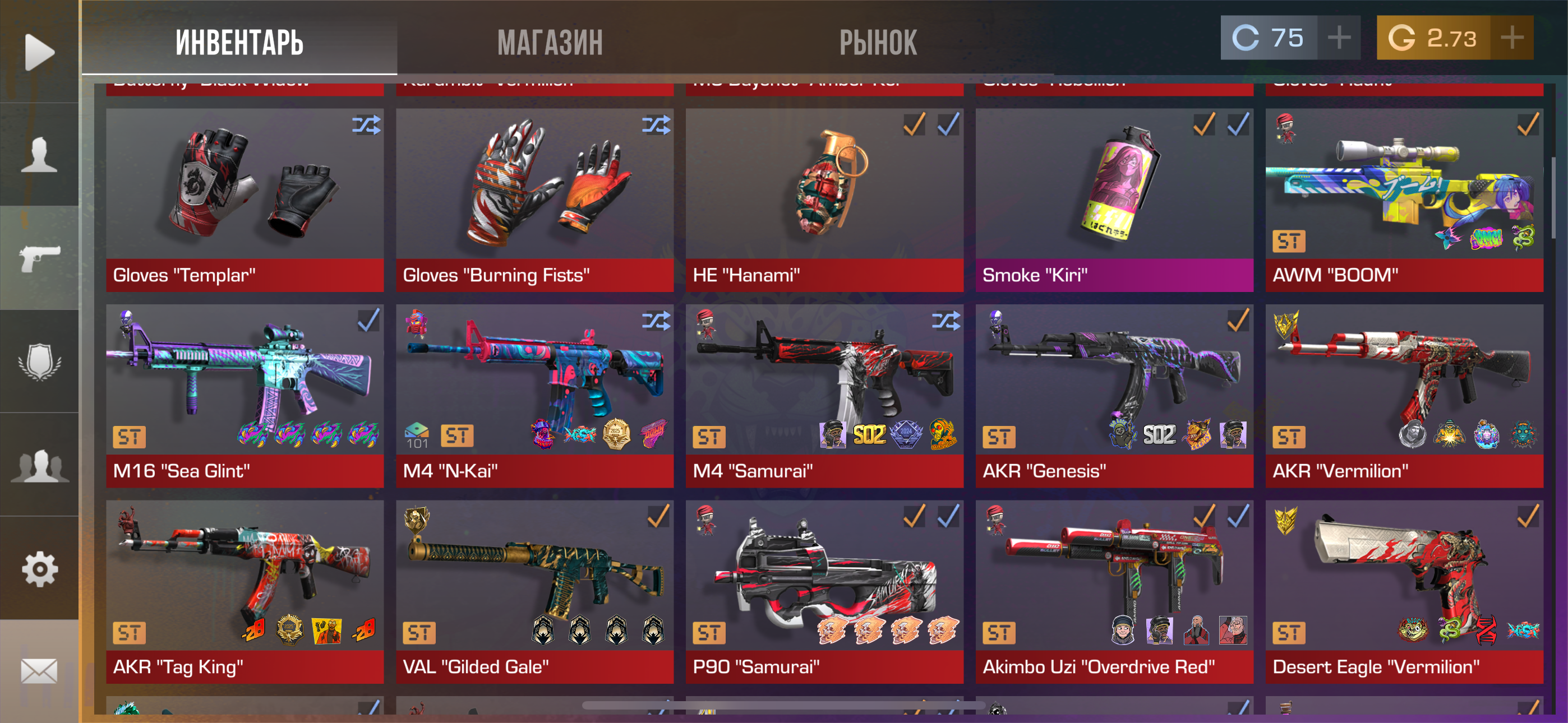1568x723 pixels.
Task: Select the AKR "Genesis" skin
Action: pos(1114,396)
